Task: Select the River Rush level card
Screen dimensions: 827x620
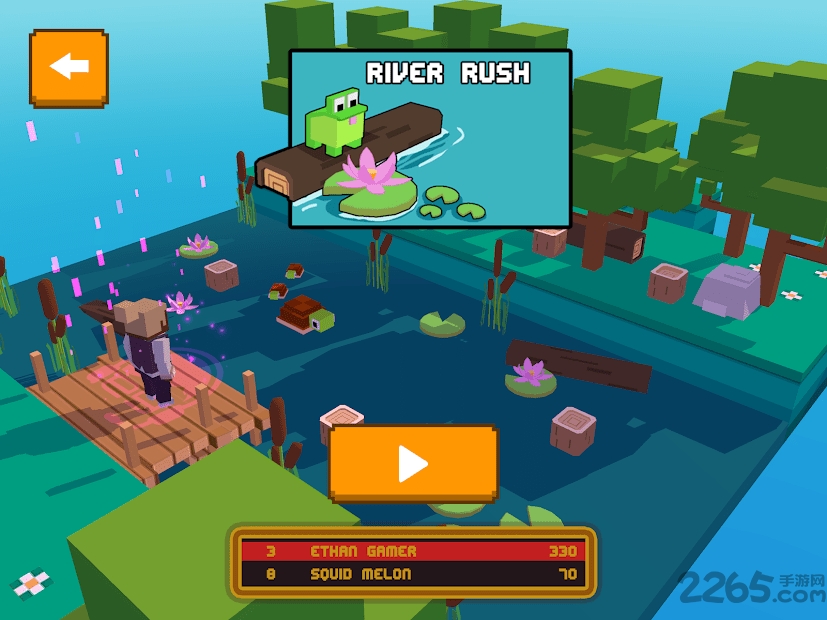Action: click(430, 138)
